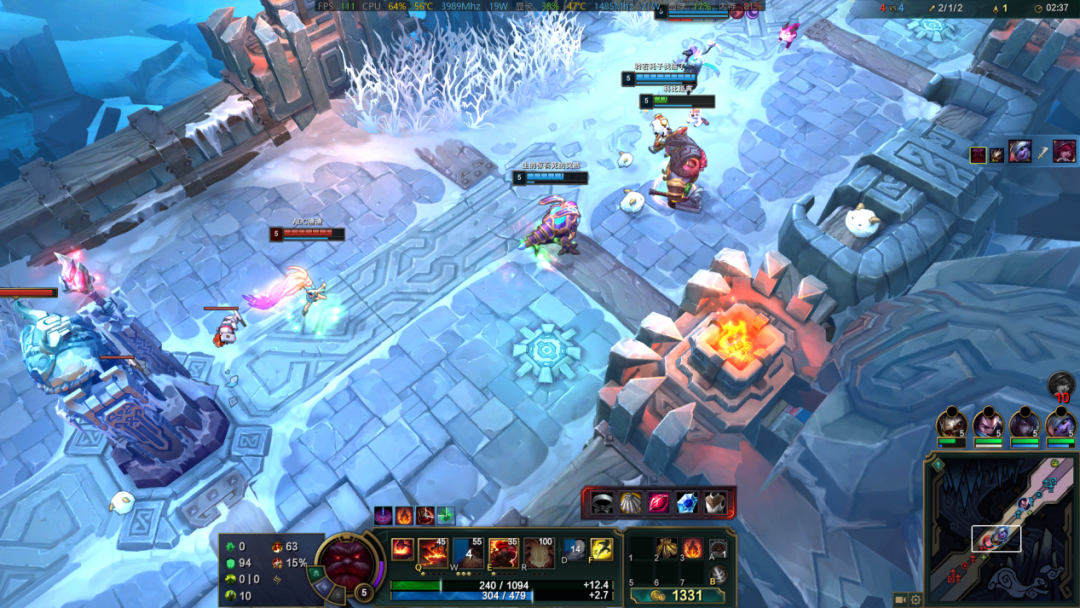Choose the dark helmet item in the forge bar
Viewport: 1080px width, 608px height.
[x=602, y=502]
